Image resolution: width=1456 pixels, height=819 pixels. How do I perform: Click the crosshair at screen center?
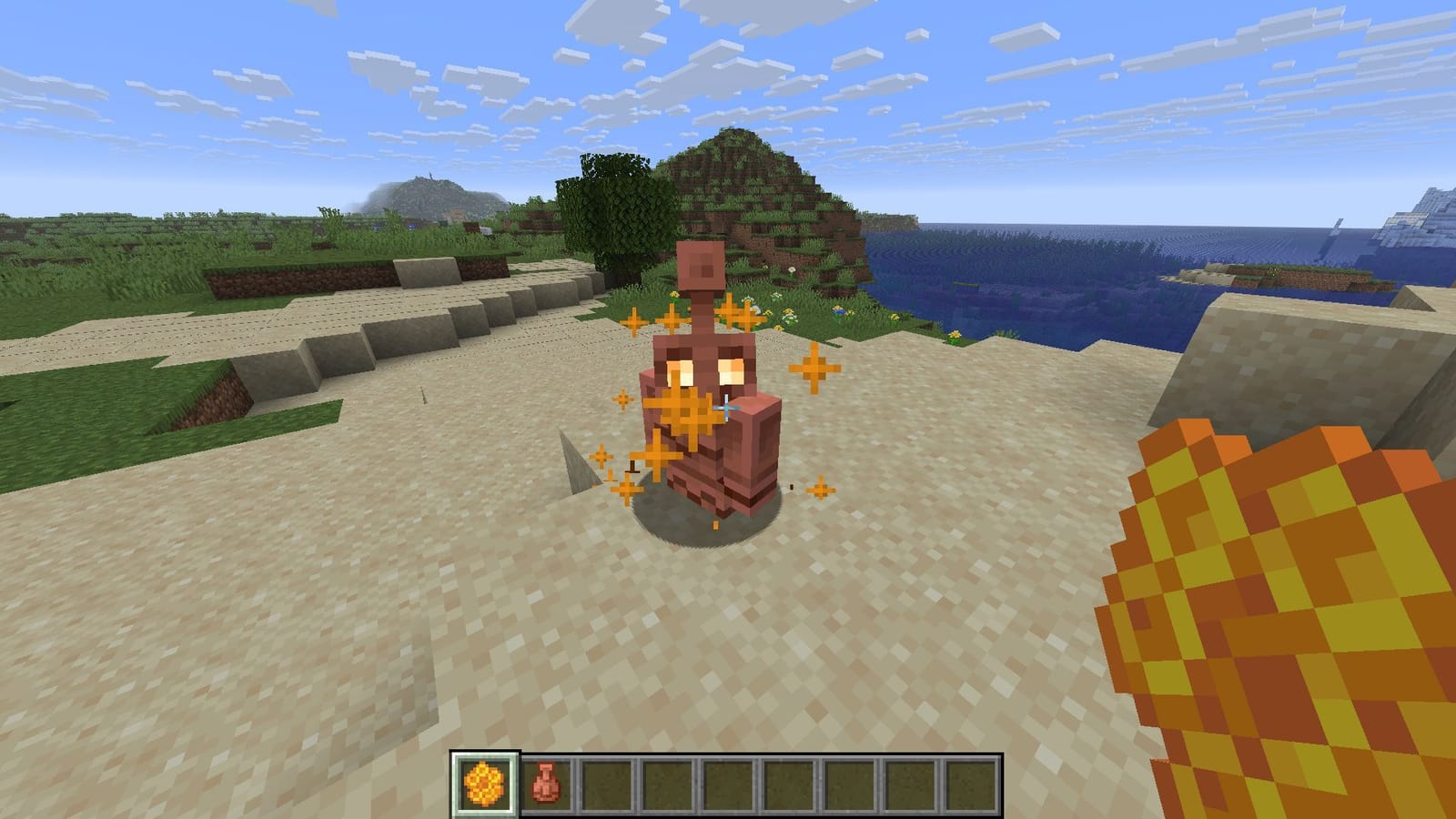click(x=728, y=409)
